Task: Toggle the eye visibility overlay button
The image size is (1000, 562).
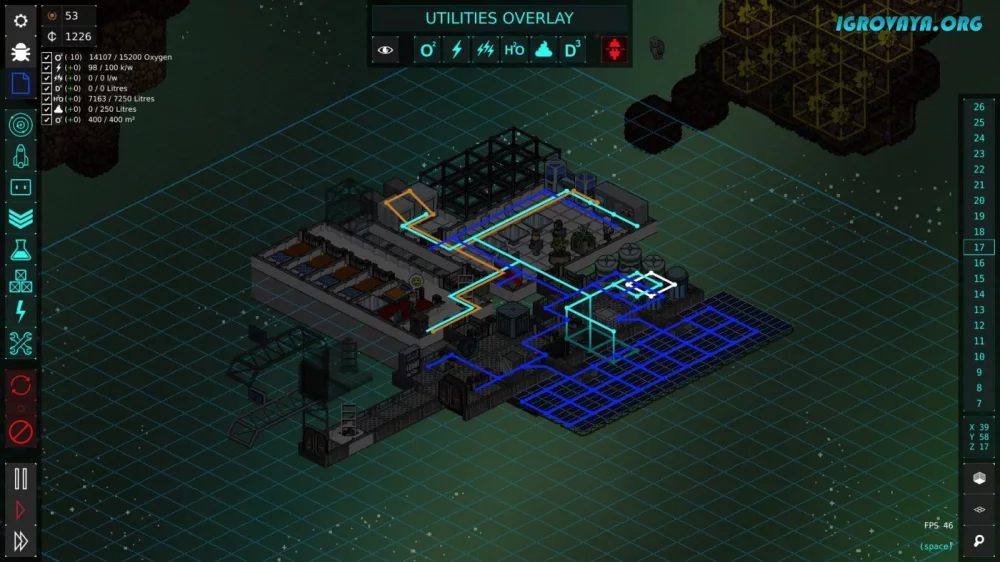Action: [x=386, y=49]
